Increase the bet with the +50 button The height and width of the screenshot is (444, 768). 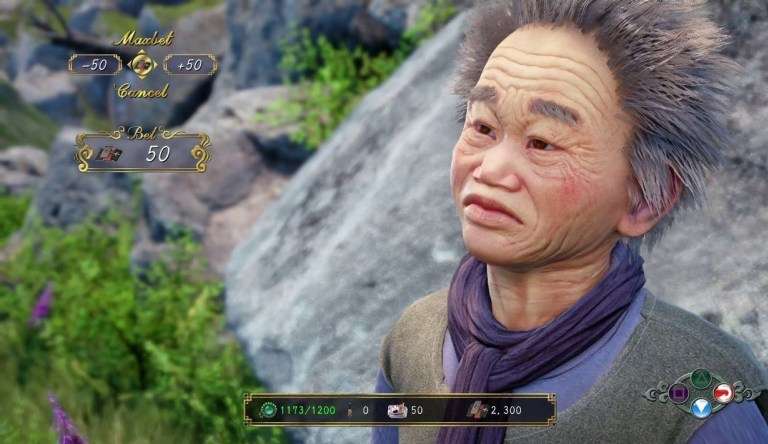189,64
